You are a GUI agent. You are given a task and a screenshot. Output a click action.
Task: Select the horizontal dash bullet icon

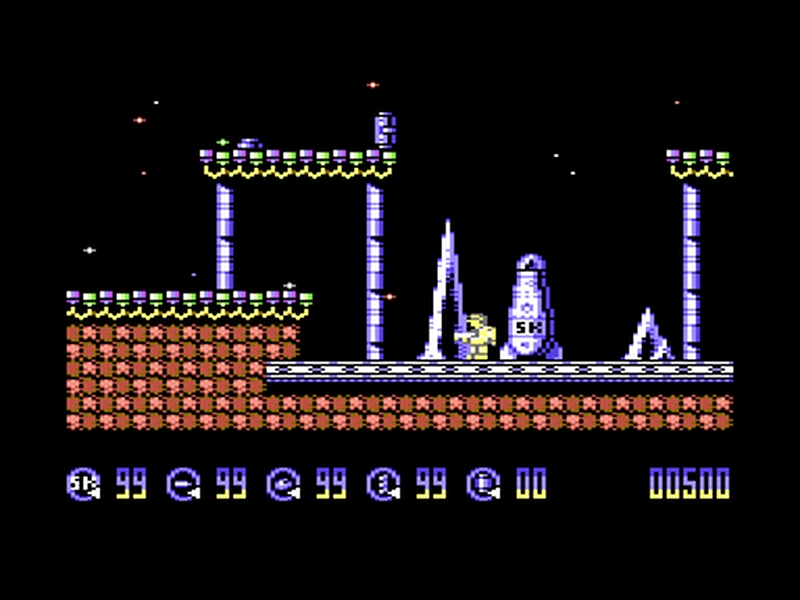(x=184, y=484)
